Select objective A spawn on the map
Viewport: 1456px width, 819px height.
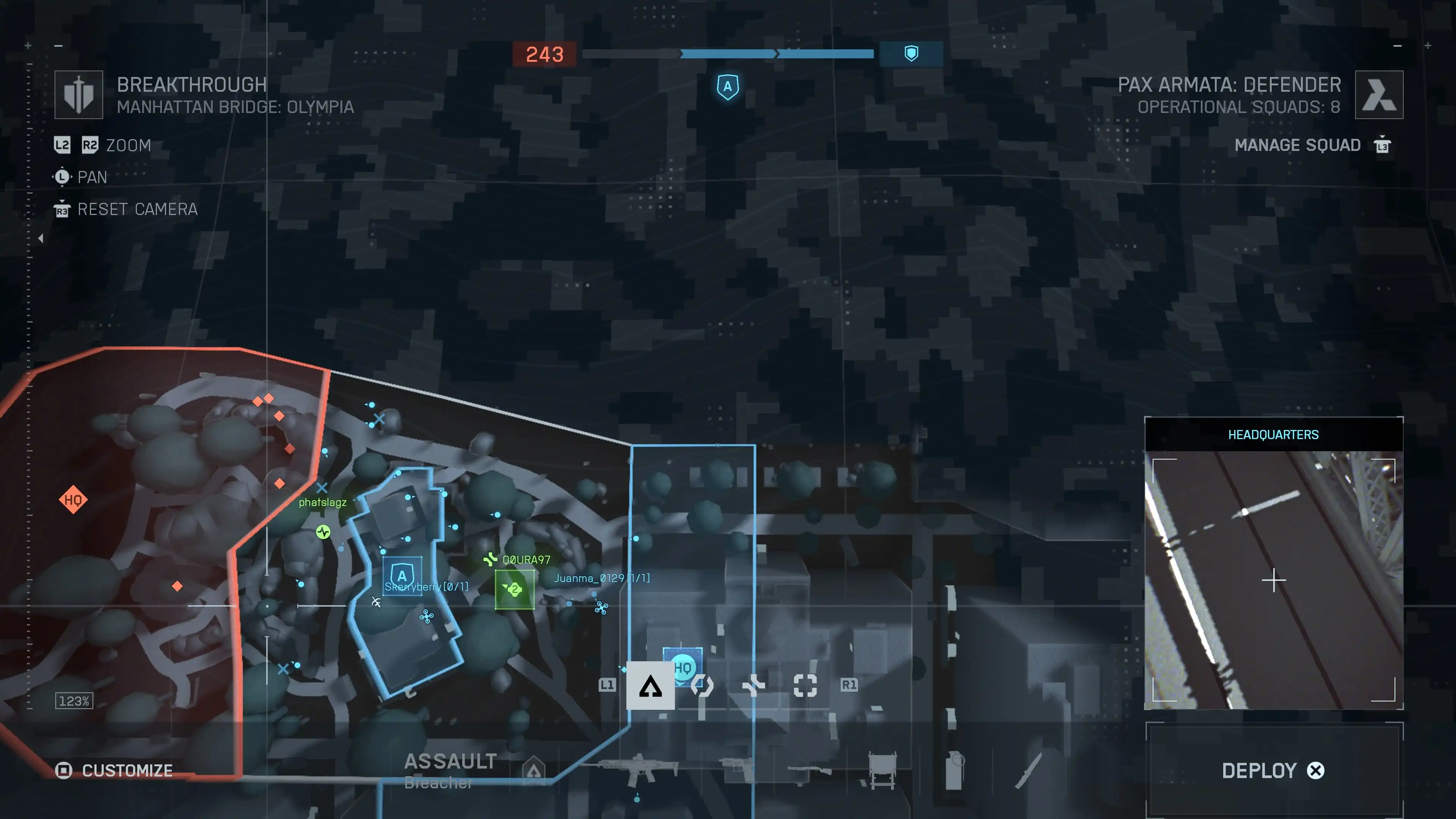coord(402,575)
